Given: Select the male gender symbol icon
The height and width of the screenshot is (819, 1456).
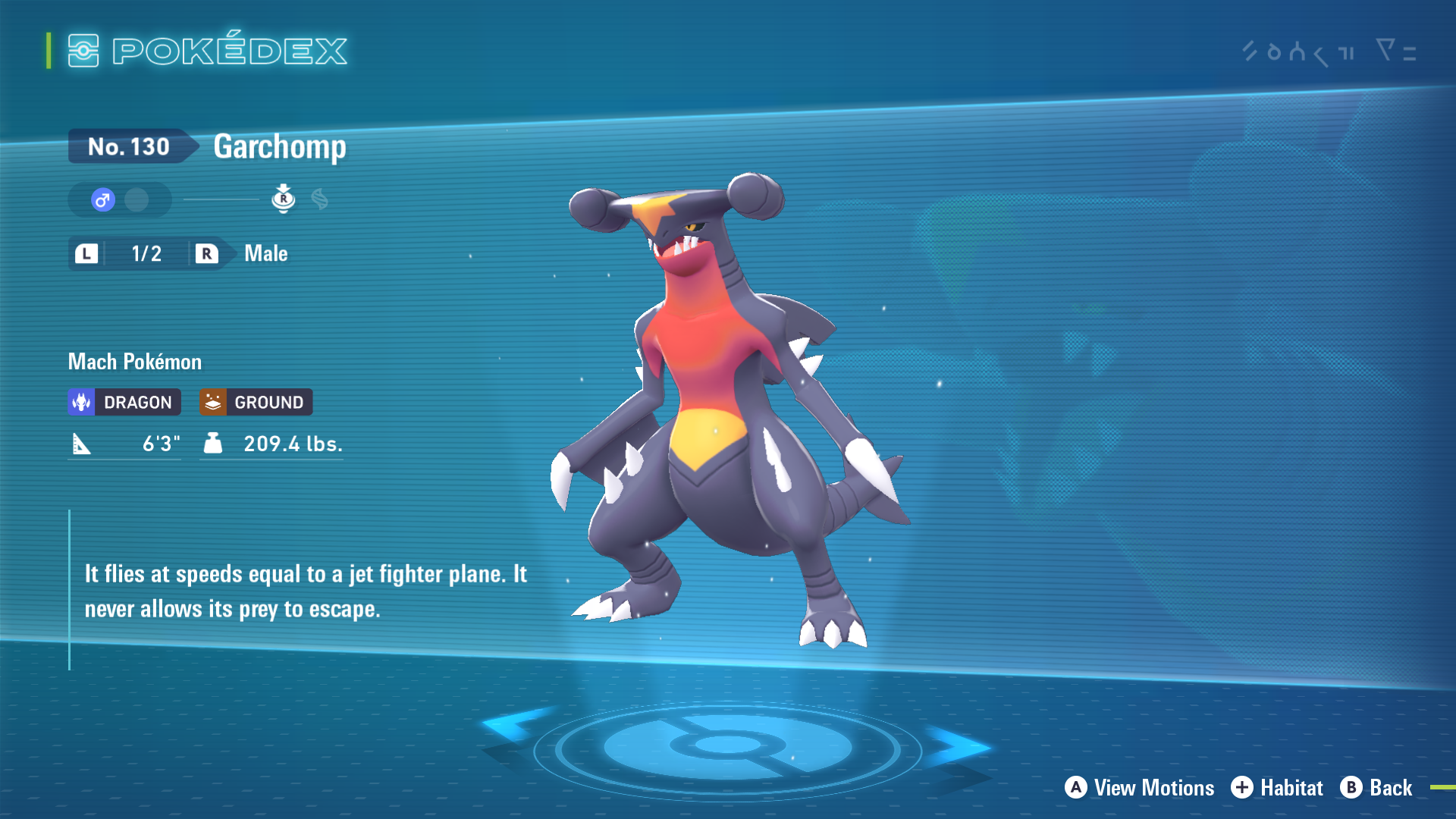Looking at the screenshot, I should tap(103, 200).
